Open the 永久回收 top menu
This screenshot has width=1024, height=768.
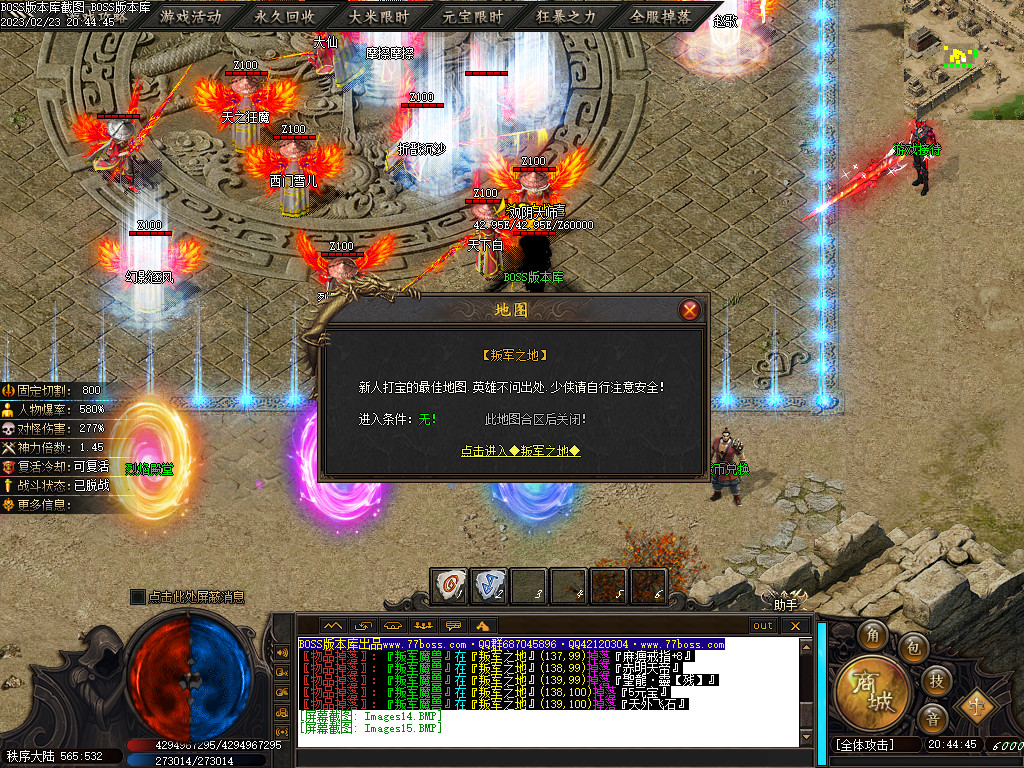[285, 17]
